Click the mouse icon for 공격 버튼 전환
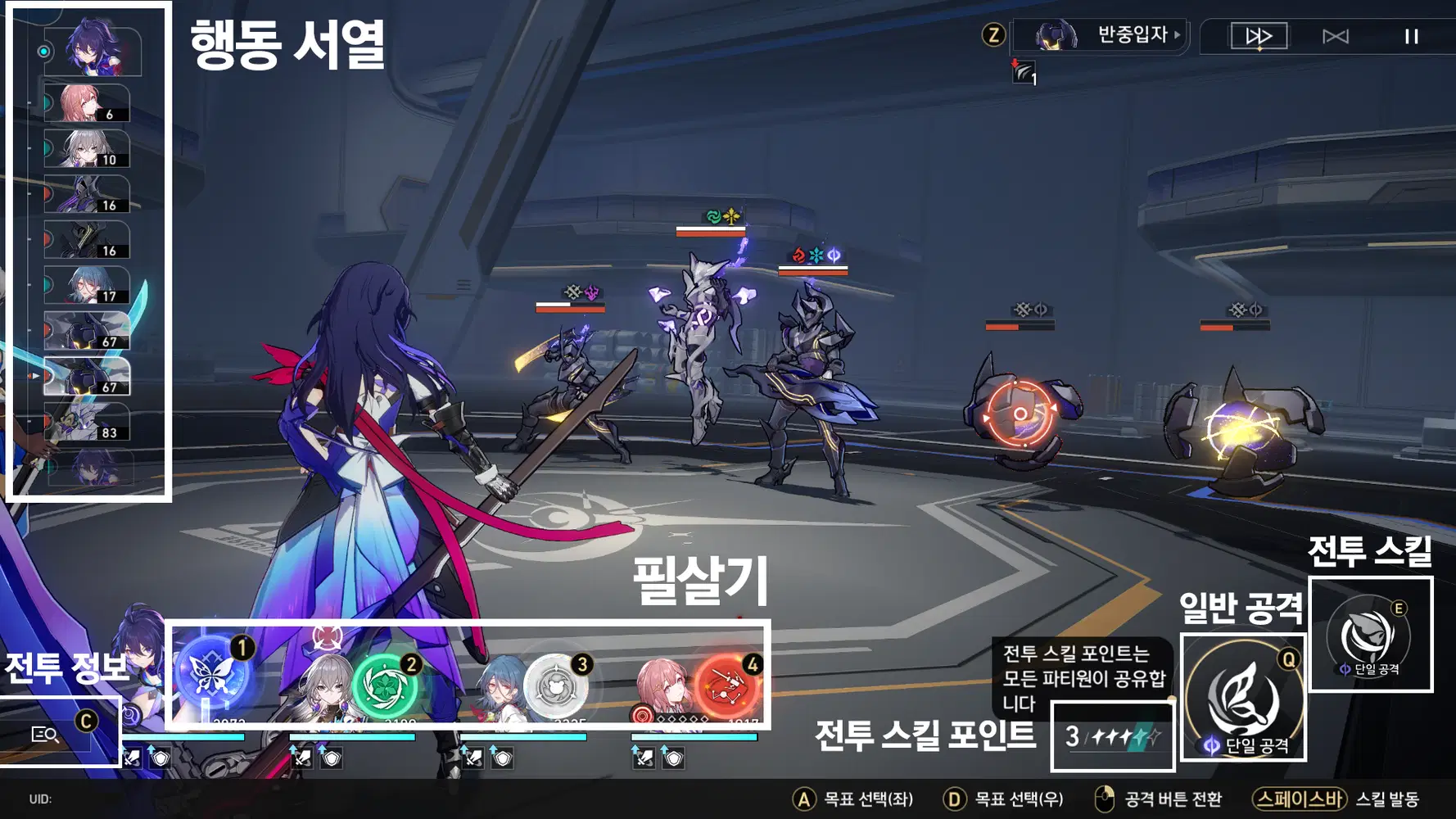This screenshot has height=819, width=1456. 1106,795
